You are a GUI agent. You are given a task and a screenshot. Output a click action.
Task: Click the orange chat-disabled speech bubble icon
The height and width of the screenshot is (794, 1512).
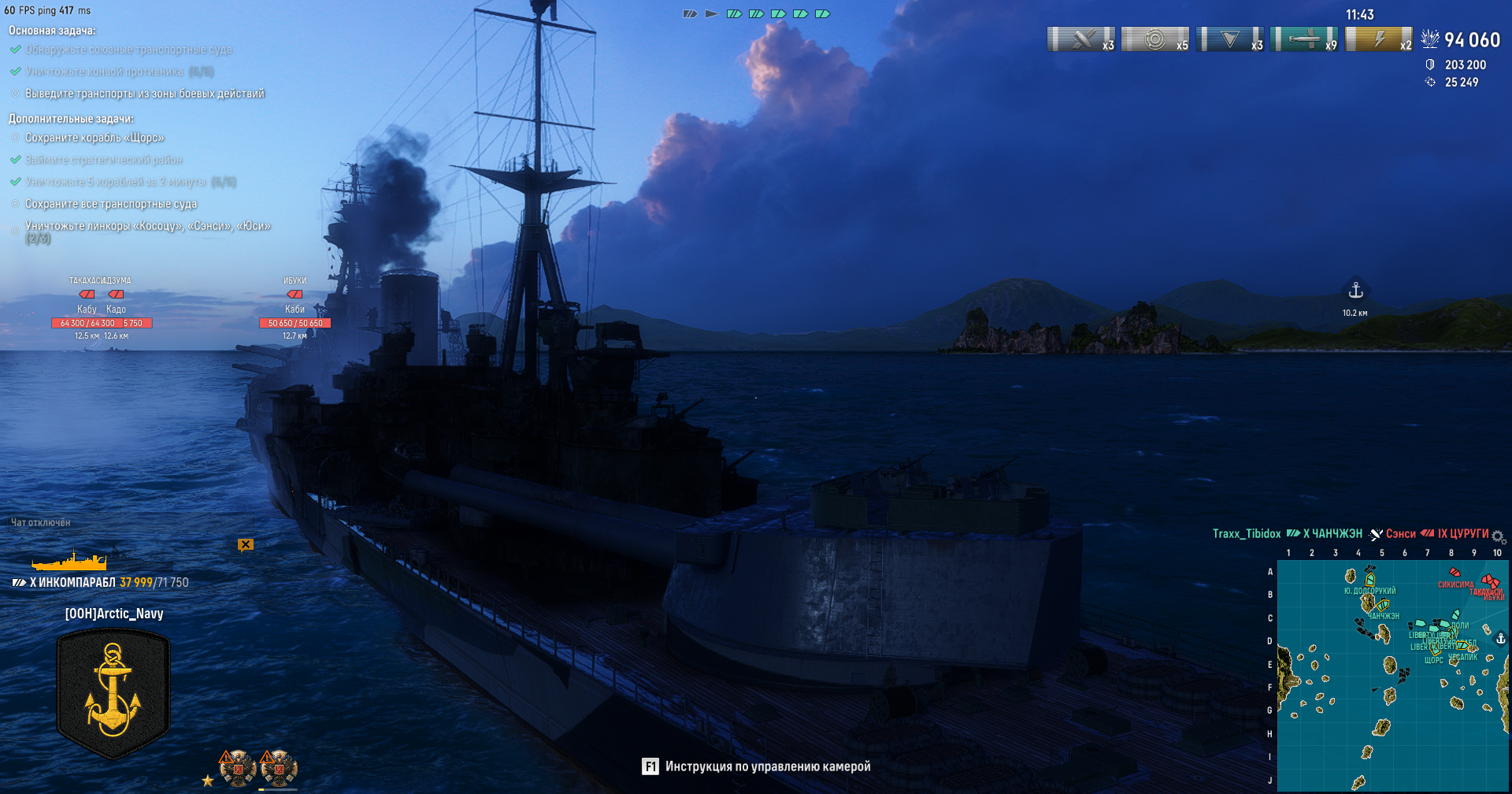(246, 544)
